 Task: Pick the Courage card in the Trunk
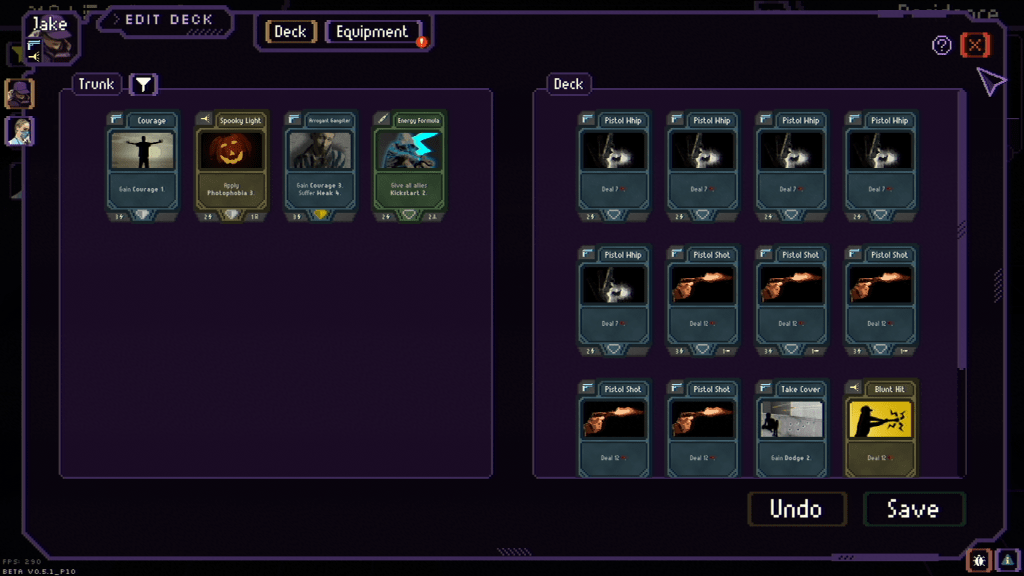[143, 165]
